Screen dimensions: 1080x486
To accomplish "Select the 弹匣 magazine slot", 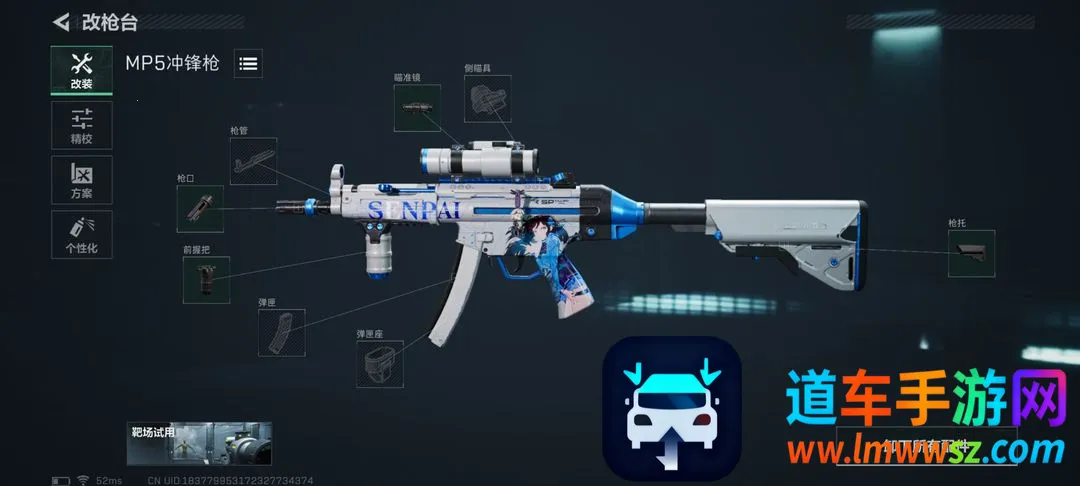I will click(x=281, y=332).
